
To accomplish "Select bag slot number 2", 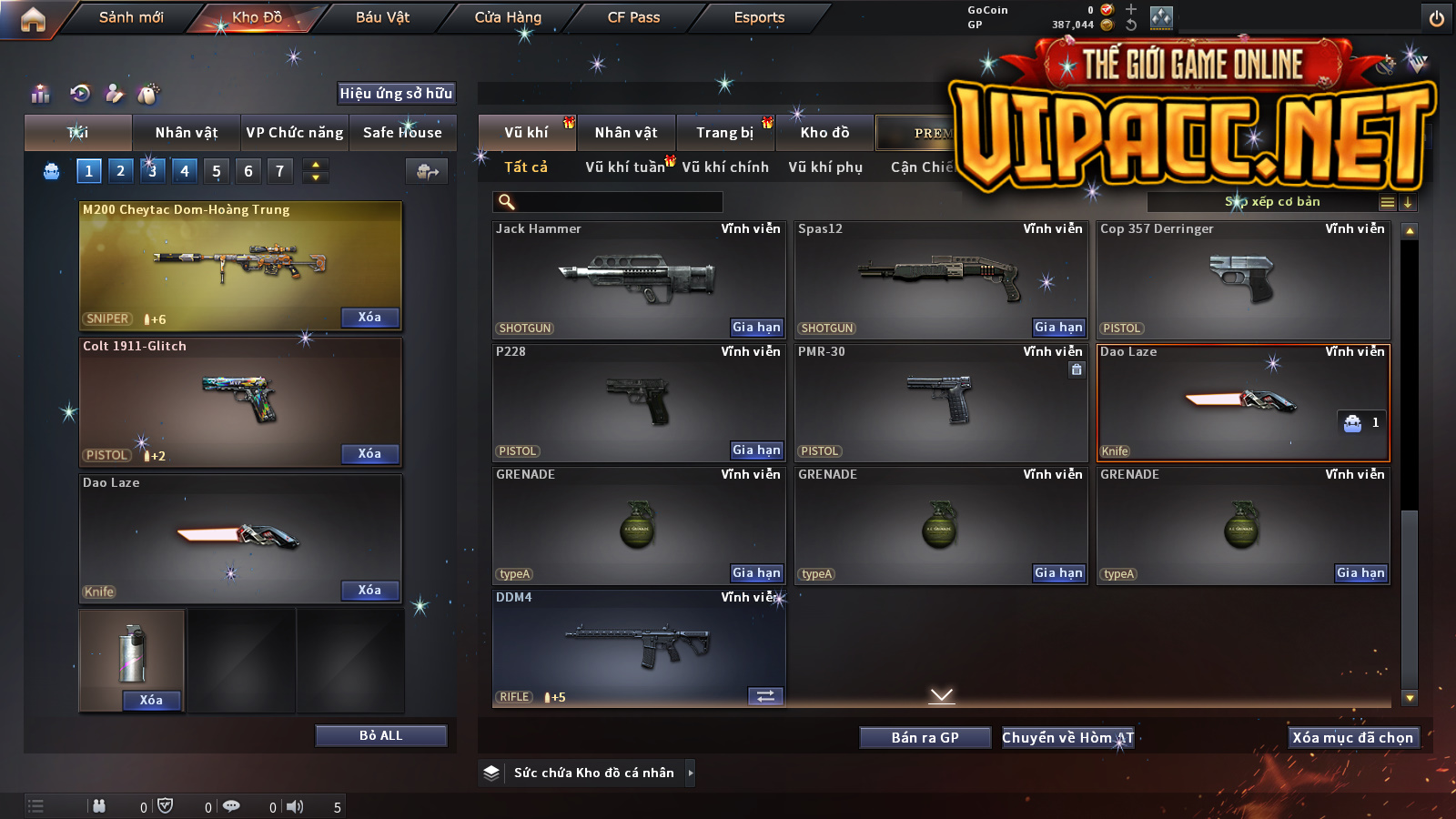I will [120, 170].
